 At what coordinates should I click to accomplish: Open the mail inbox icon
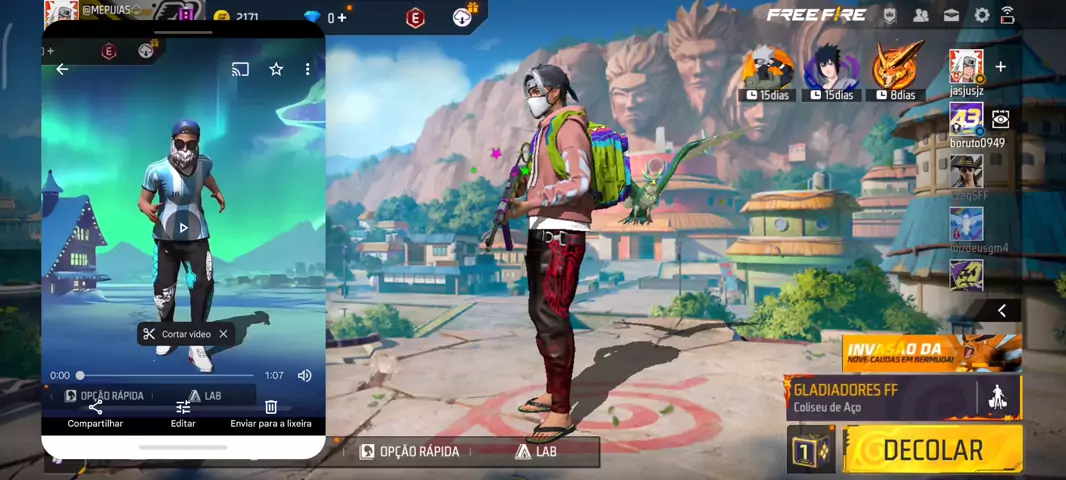[x=951, y=15]
